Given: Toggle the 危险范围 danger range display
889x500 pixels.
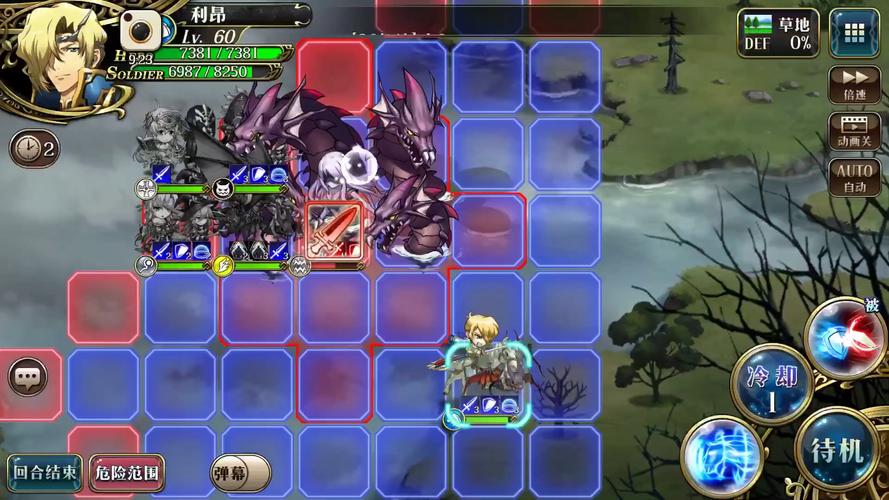Looking at the screenshot, I should (x=127, y=470).
